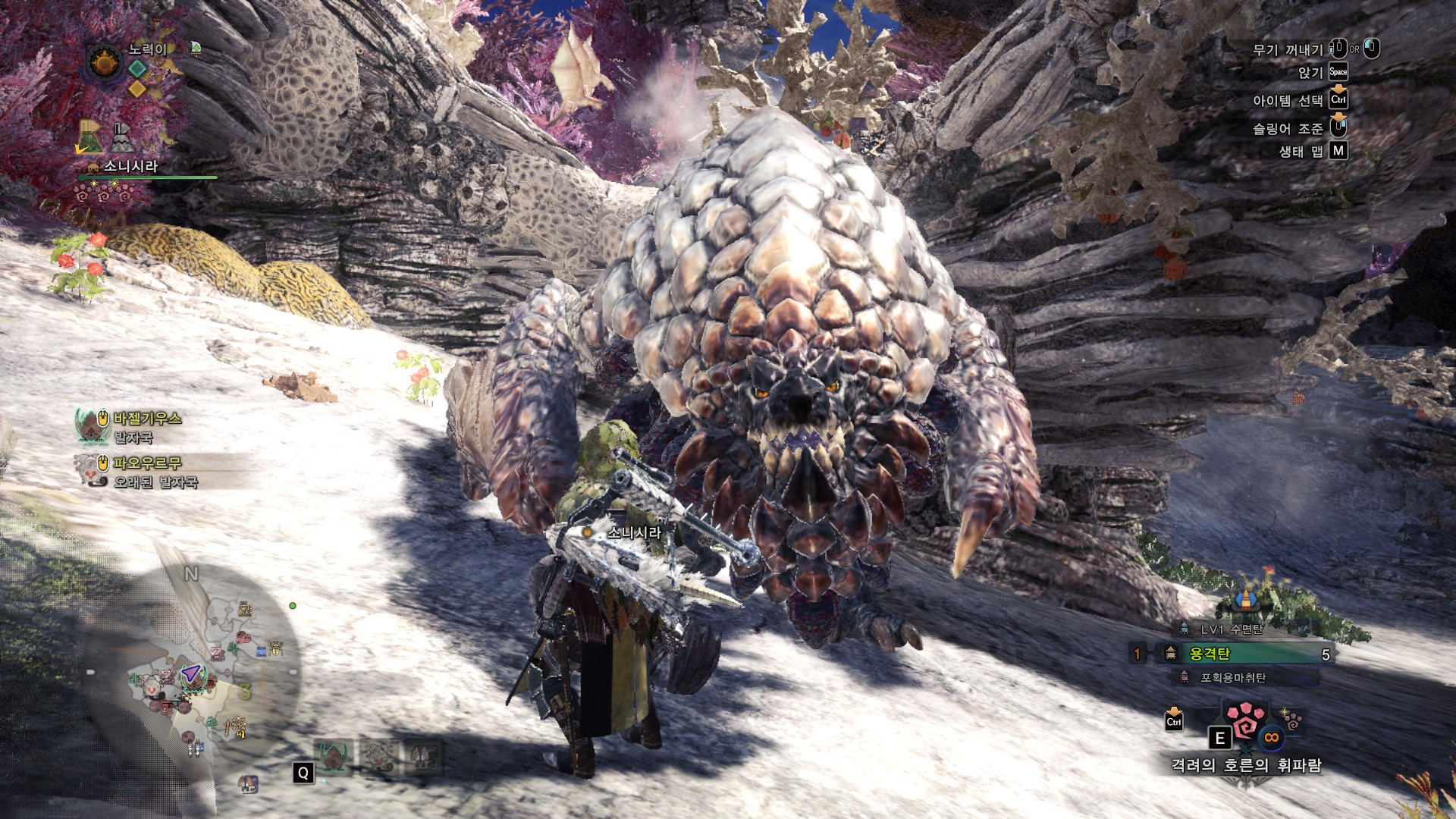Use the 격려의 호른의 휘파람 paw item
This screenshot has height=819, width=1456.
1244,723
